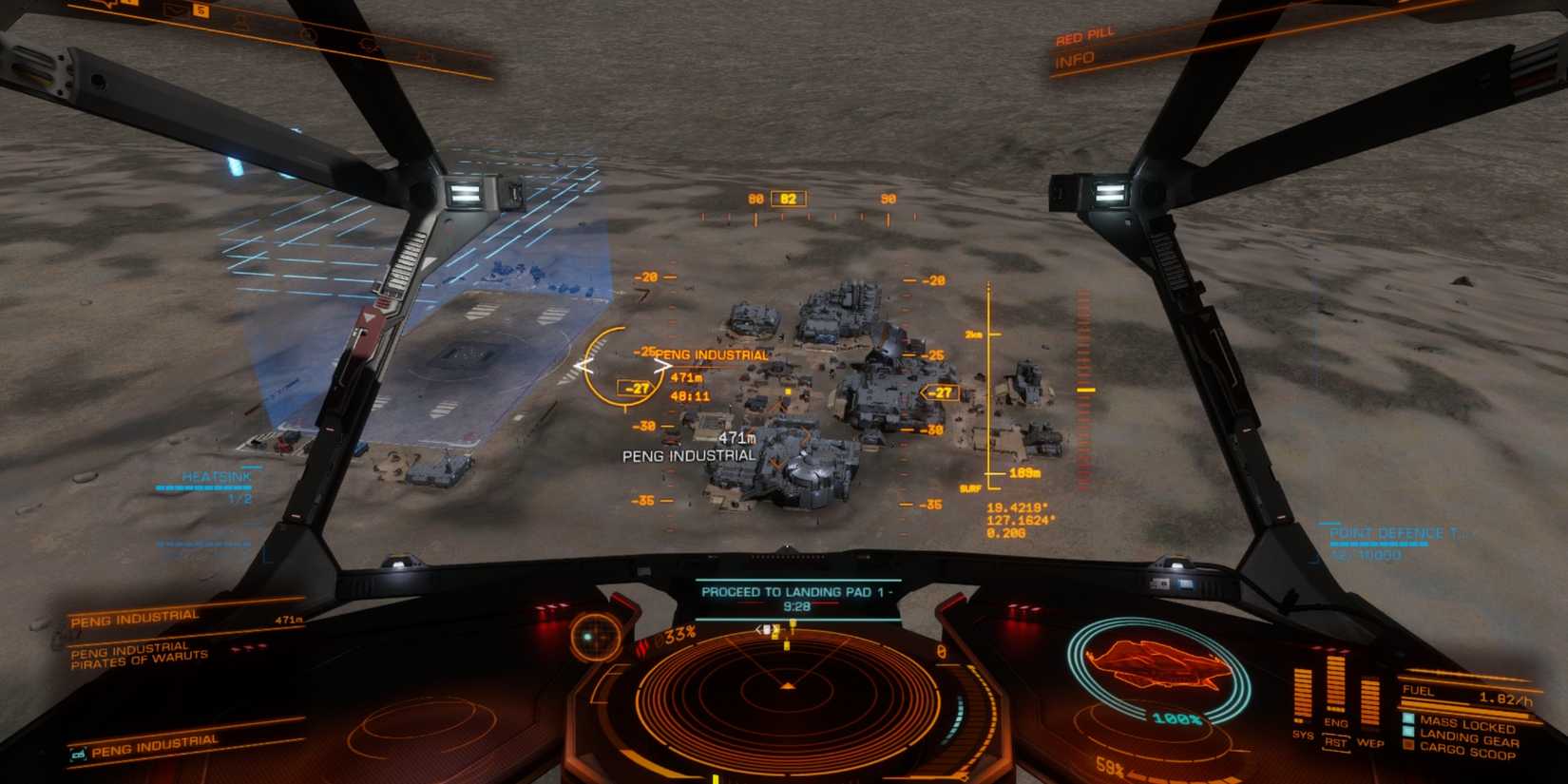
Task: Toggle the MASS LOCKED indicator
Action: tap(1408, 718)
